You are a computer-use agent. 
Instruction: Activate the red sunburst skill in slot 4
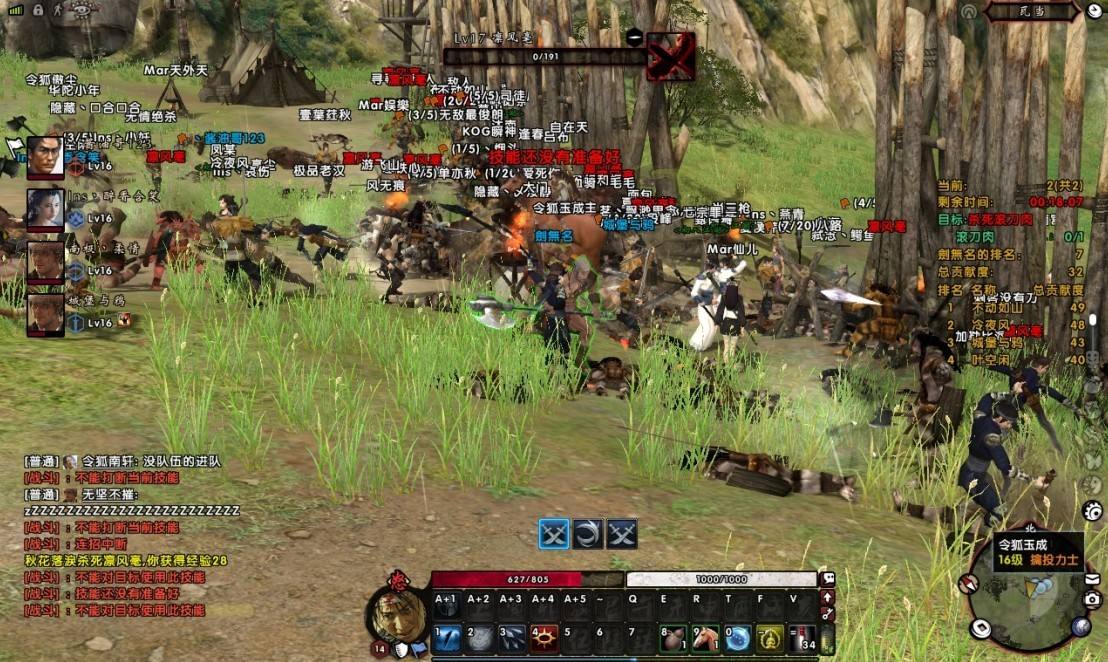(545, 638)
